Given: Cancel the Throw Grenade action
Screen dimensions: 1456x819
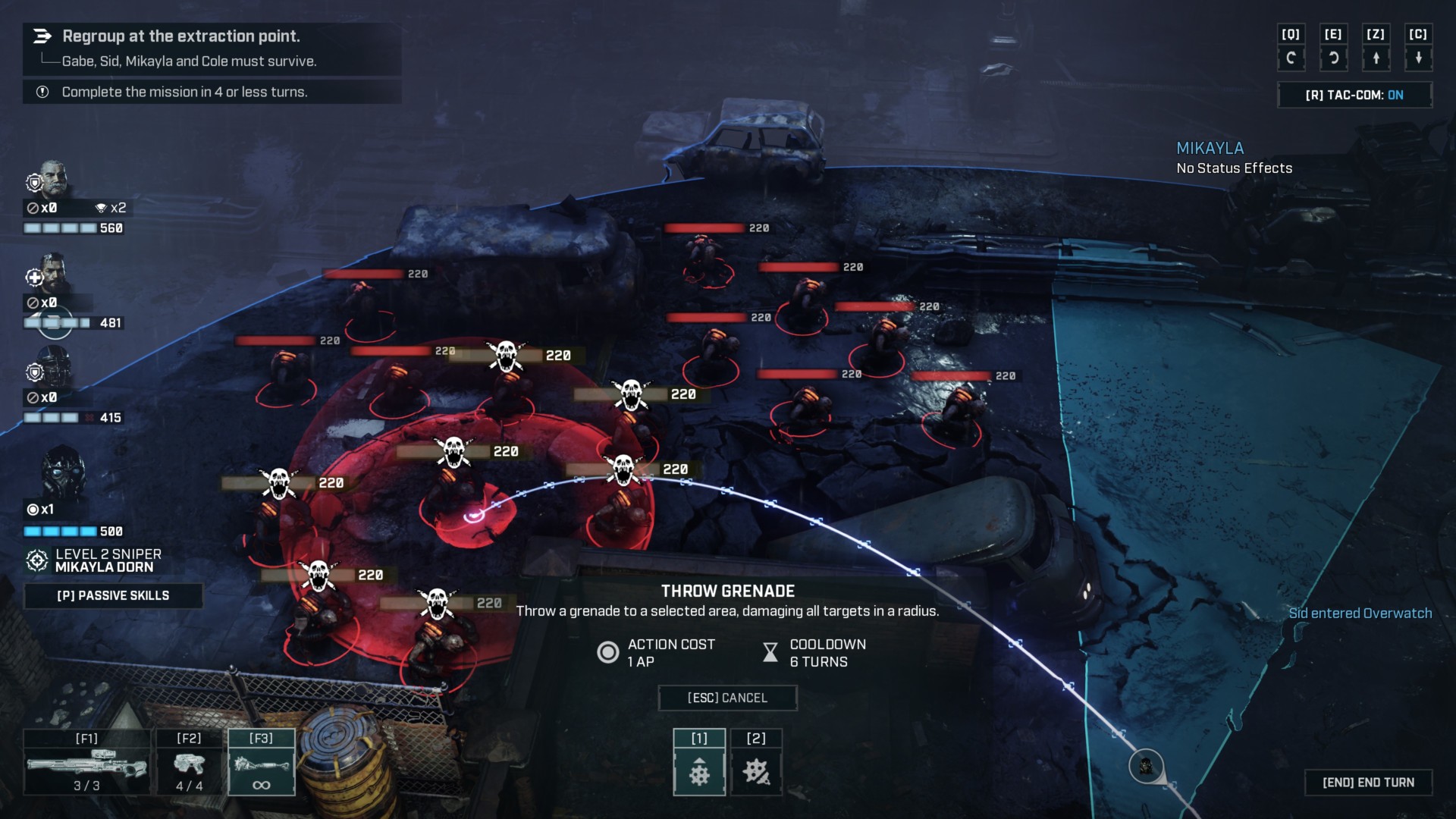Looking at the screenshot, I should click(727, 698).
